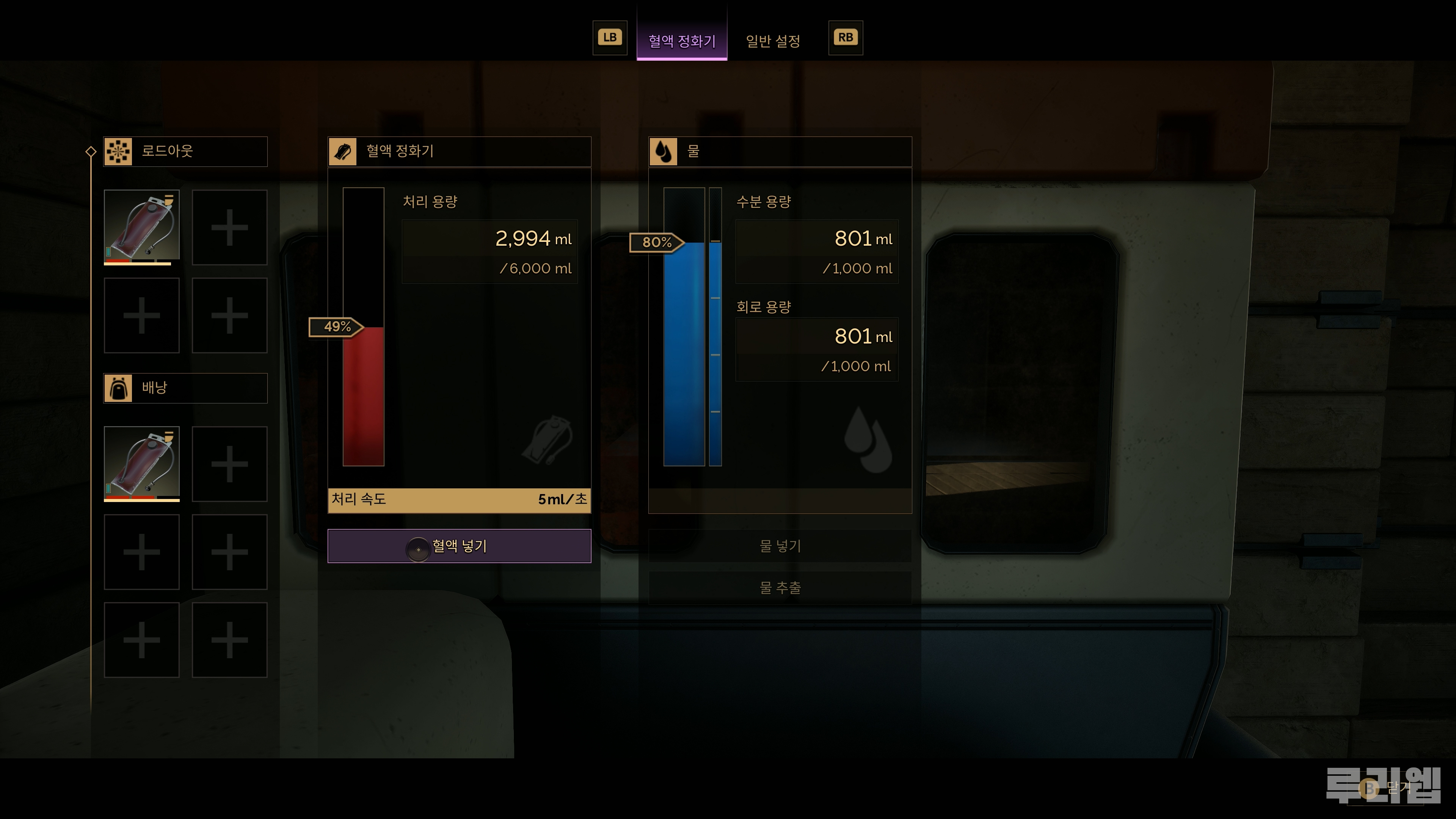Click the 배낭 section header
This screenshot has width=1456, height=819.
click(185, 388)
